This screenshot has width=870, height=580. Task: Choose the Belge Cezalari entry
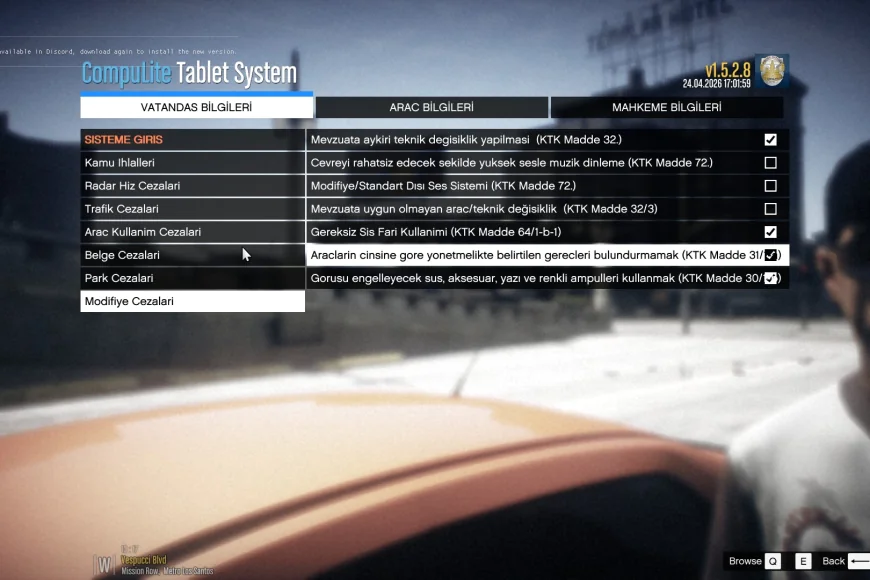(192, 255)
